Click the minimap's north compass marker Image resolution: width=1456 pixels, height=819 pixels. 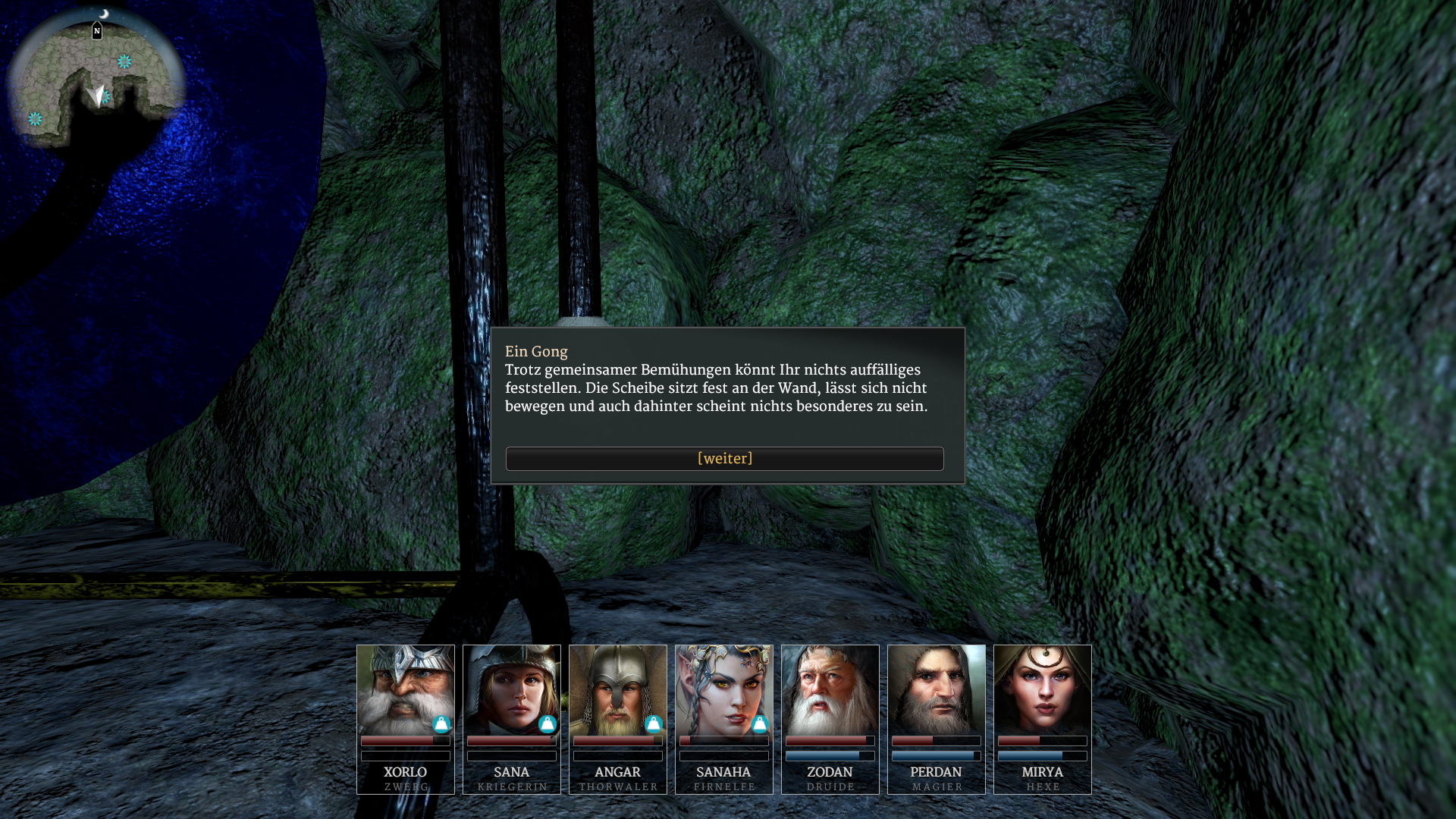point(97,31)
